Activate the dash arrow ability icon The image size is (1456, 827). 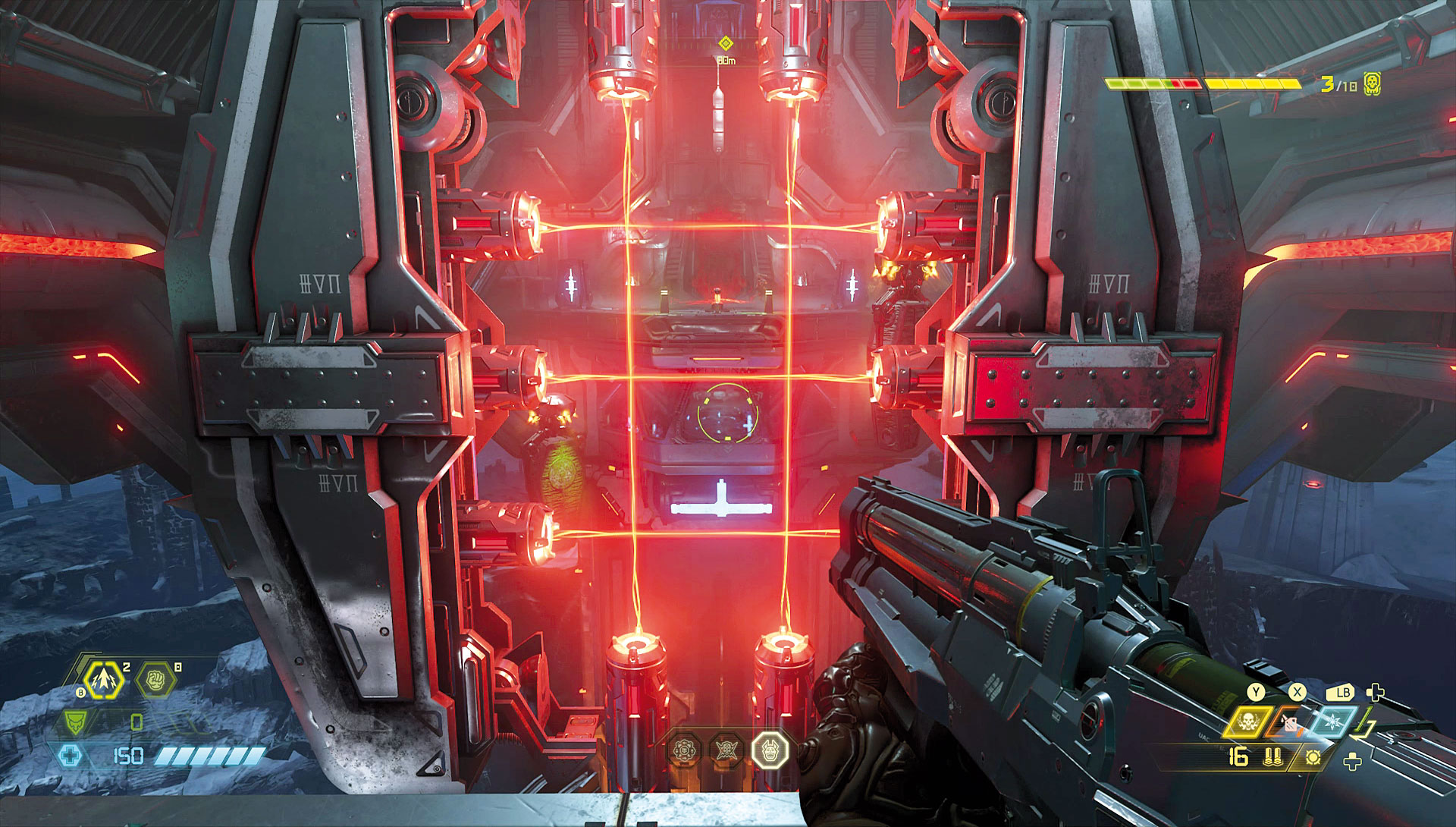point(103,679)
